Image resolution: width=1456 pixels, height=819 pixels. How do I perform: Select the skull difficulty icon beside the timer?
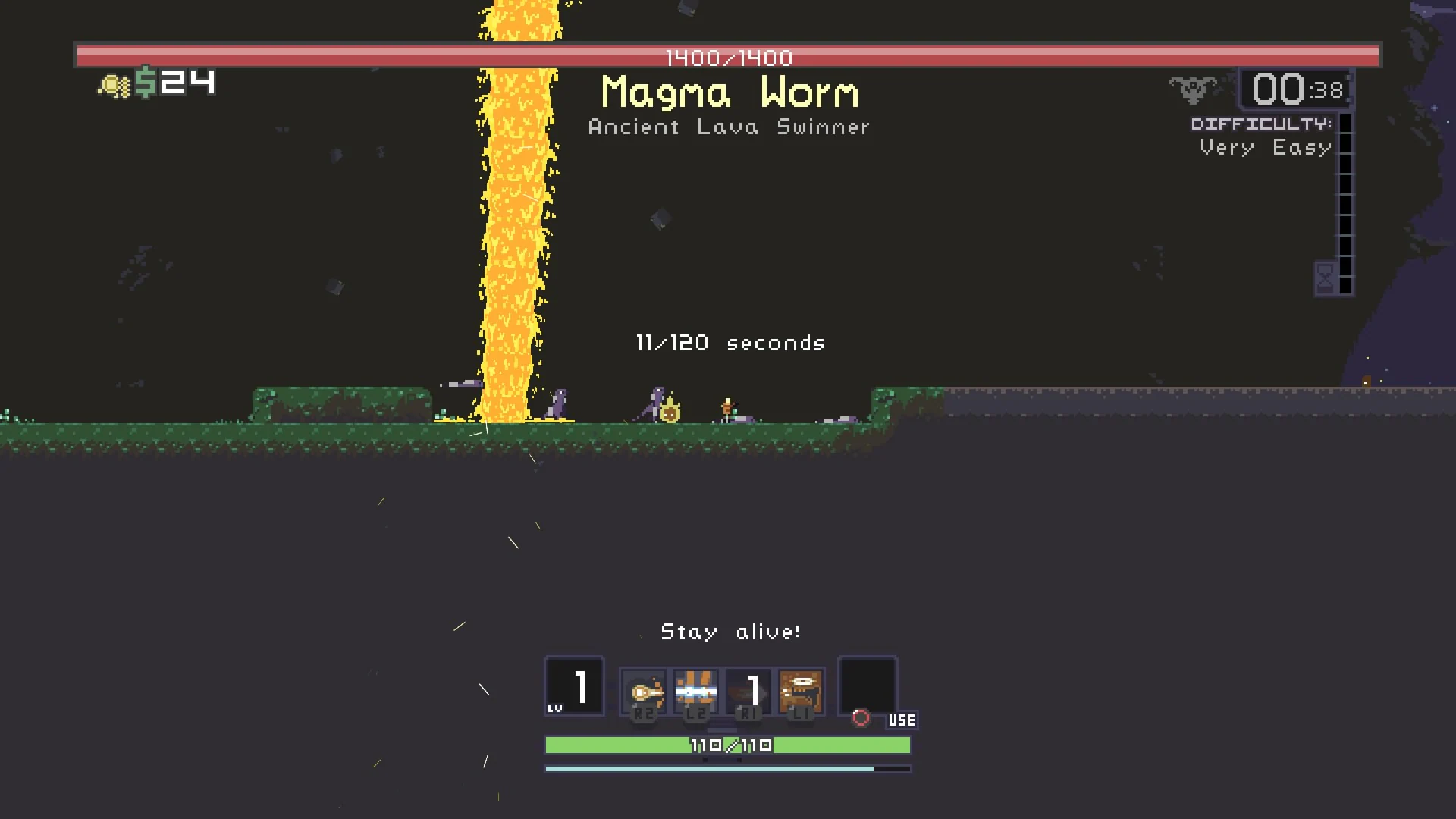(x=1192, y=89)
